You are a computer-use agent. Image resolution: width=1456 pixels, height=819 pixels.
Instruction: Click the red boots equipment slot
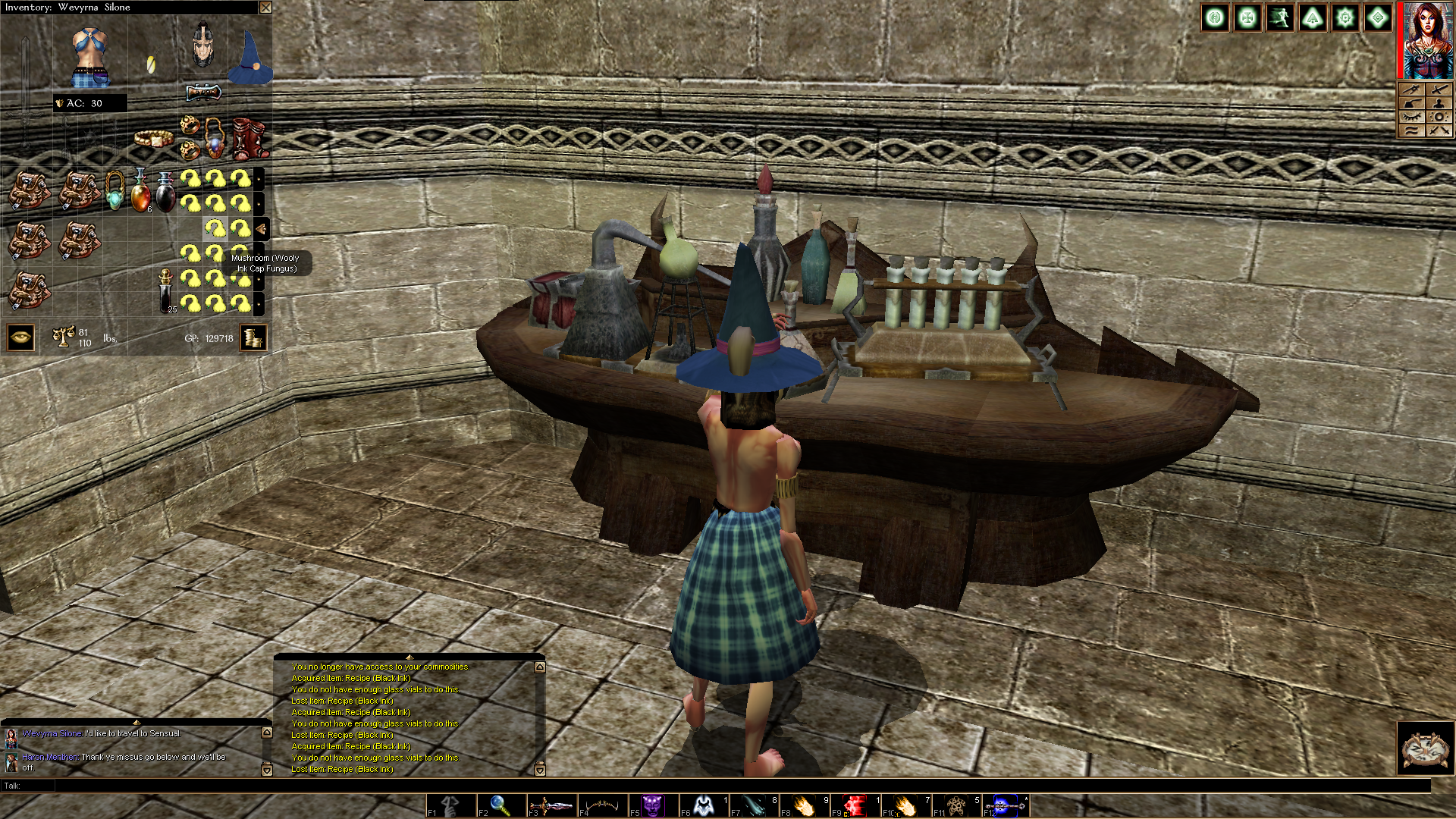point(249,138)
